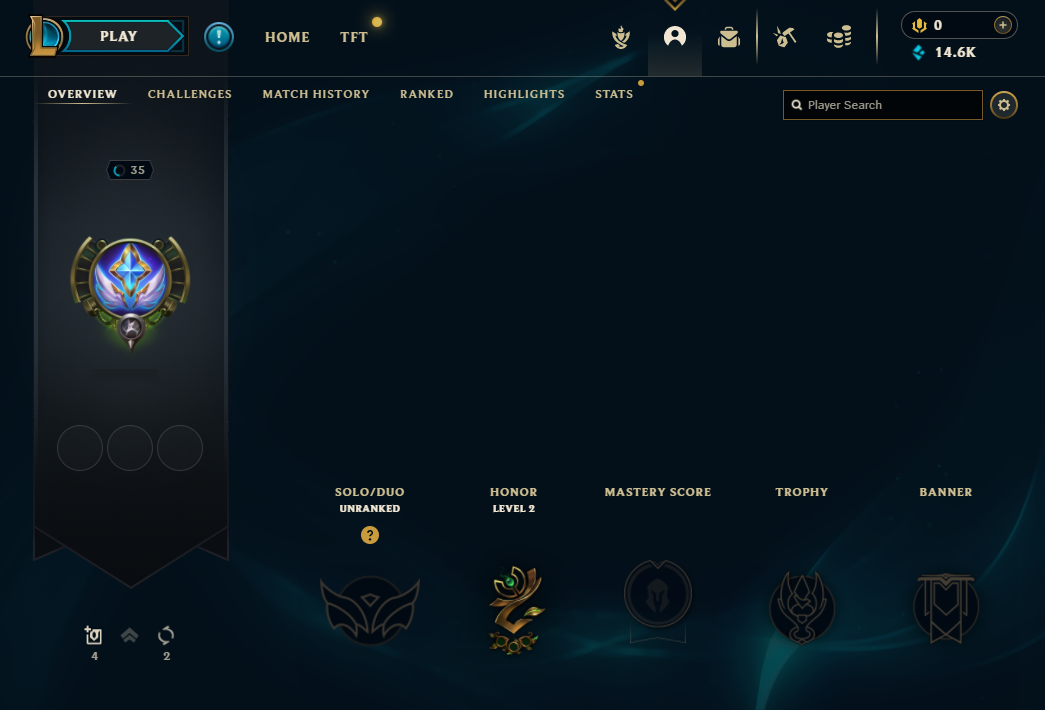View the Stats tab
1045x710 pixels.
pyautogui.click(x=614, y=94)
